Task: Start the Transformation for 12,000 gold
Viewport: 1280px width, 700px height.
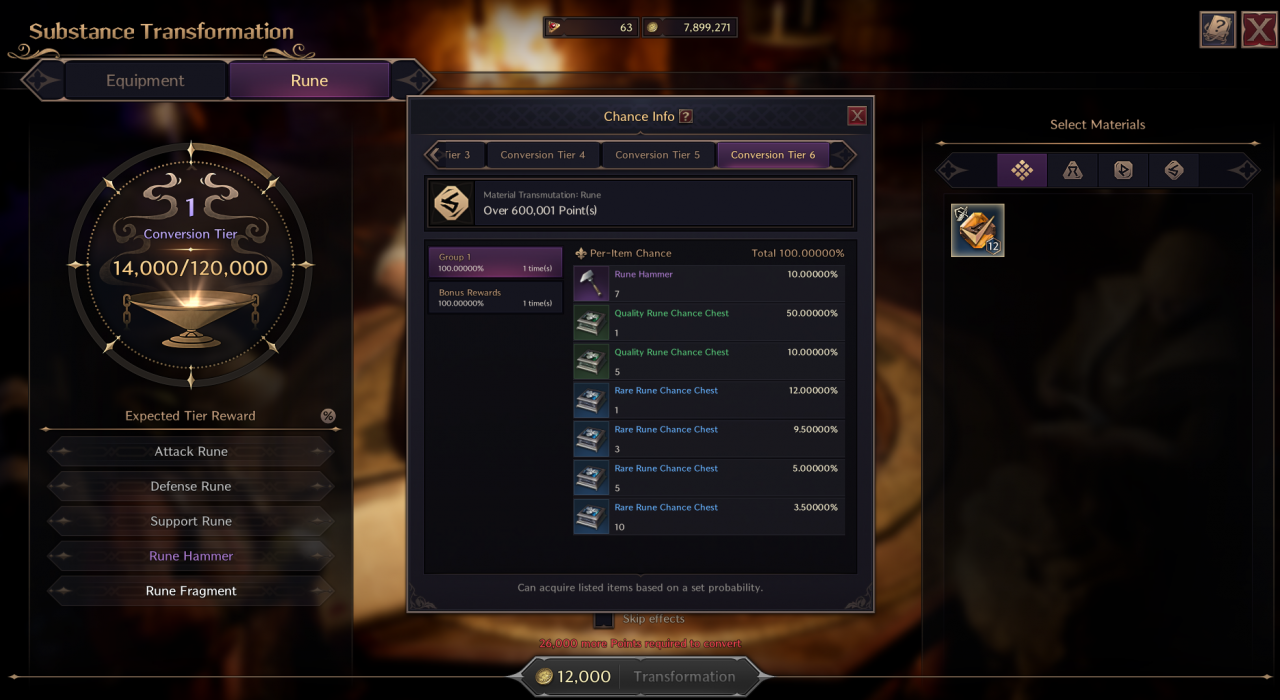Action: click(x=640, y=676)
